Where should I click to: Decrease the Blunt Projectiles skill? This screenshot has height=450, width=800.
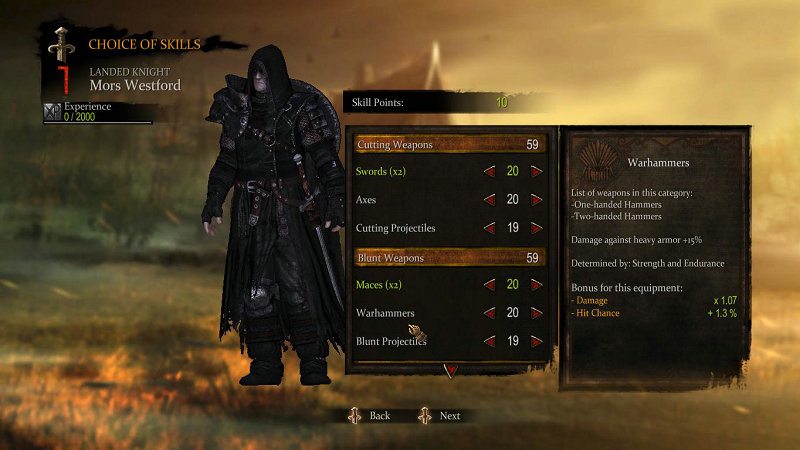coord(489,341)
